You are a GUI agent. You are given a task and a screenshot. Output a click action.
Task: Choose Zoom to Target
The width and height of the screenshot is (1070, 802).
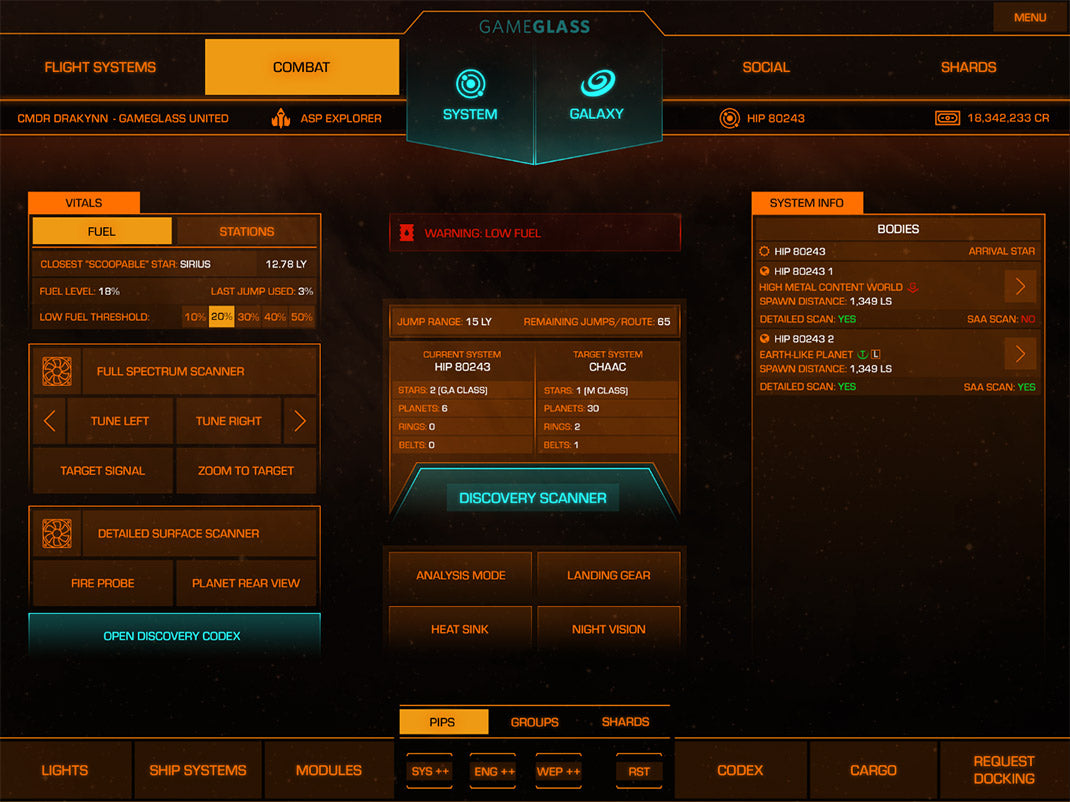click(245, 470)
